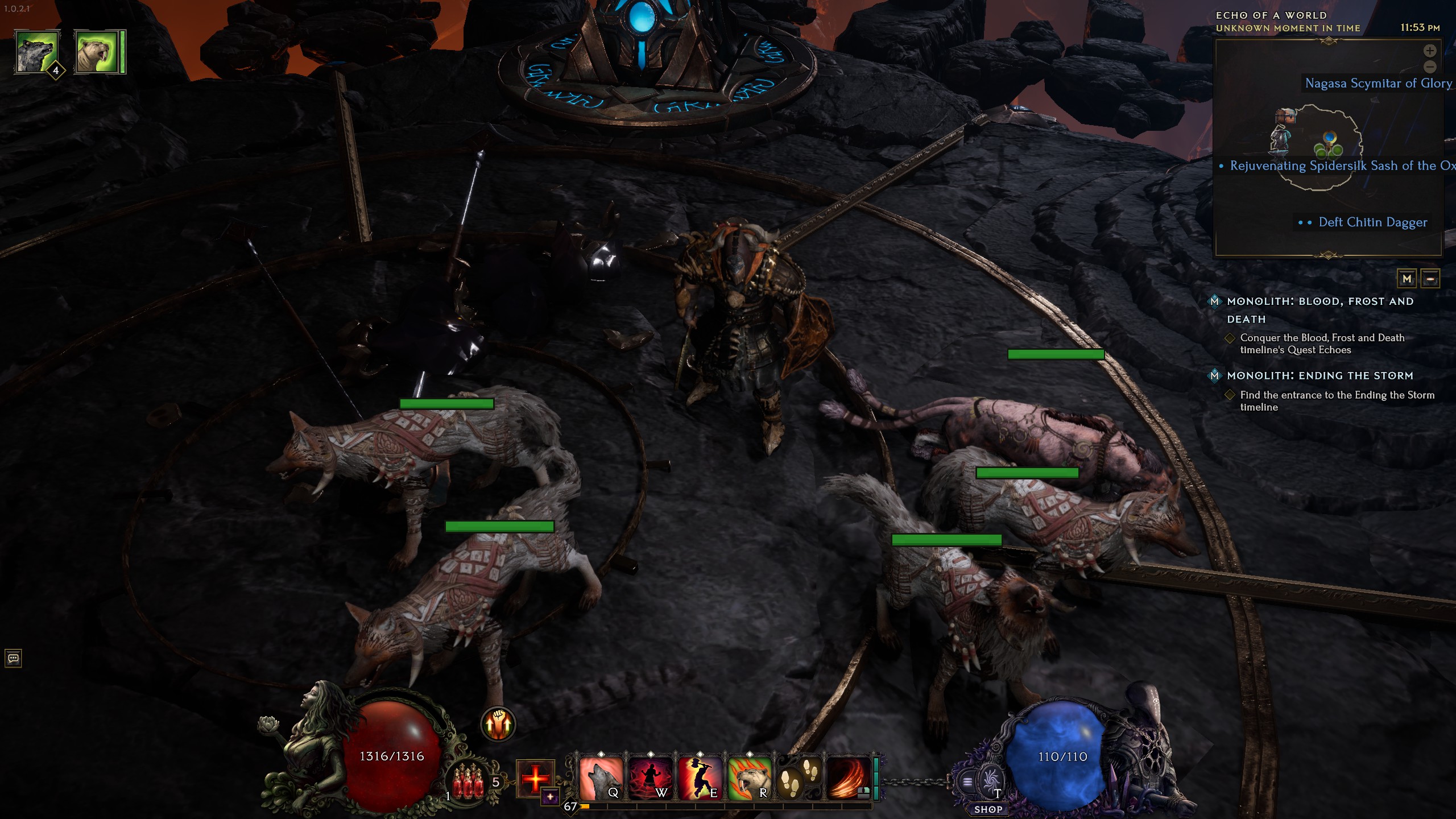Use the red claw swipe skill slot

click(848, 779)
